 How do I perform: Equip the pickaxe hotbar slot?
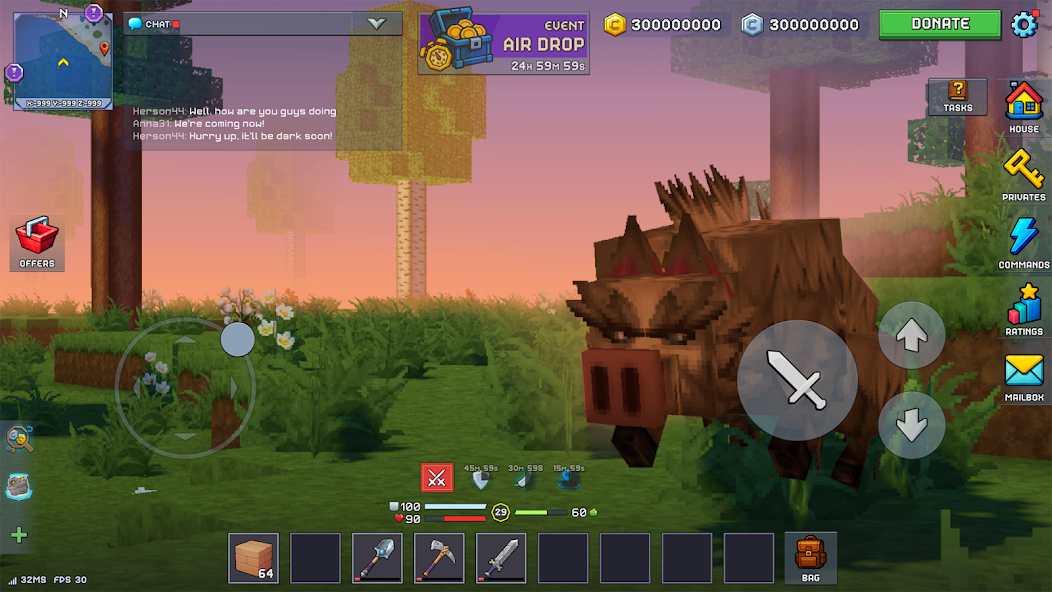[439, 558]
